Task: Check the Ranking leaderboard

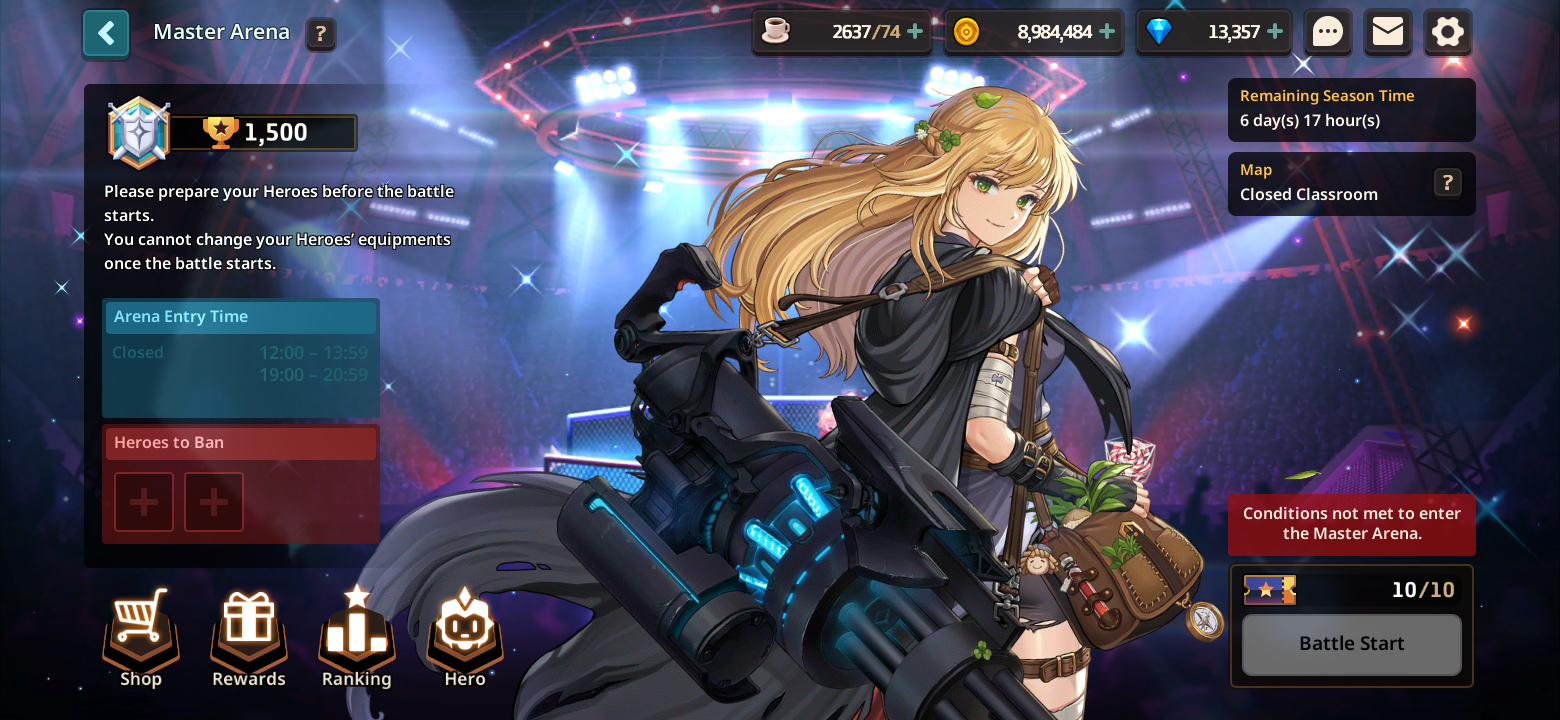Action: 356,635
